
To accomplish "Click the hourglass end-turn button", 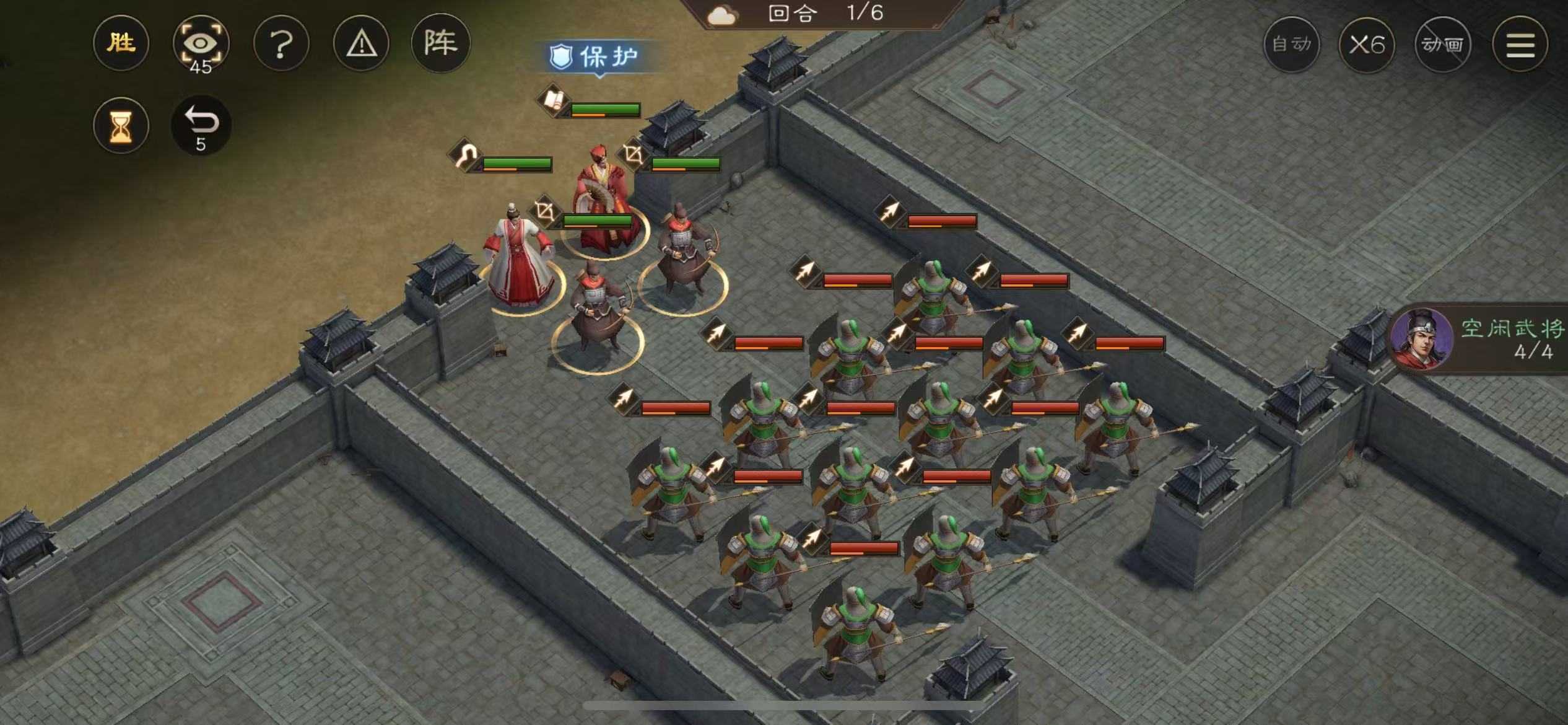I will pos(121,126).
